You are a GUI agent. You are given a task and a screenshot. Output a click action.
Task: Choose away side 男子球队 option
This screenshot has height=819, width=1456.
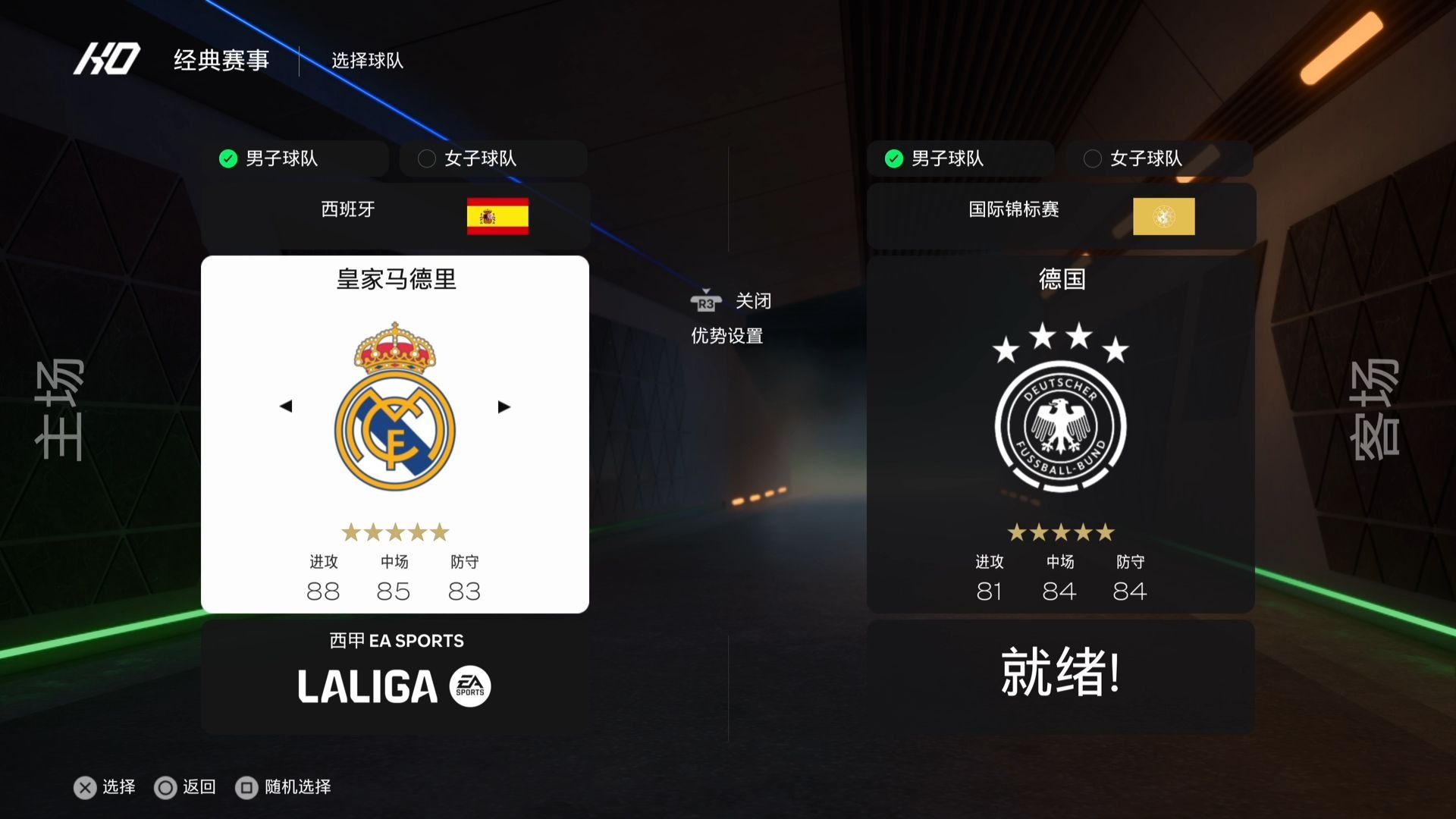[960, 158]
